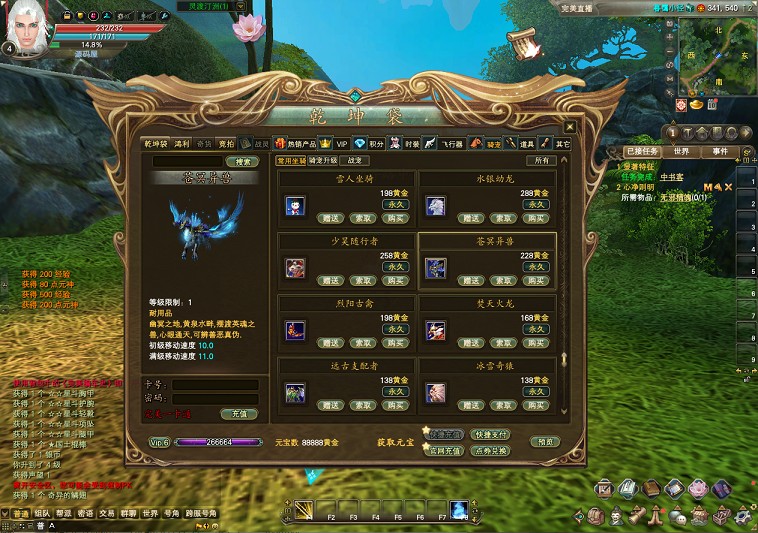Click the 卡号 card number field
Viewport: 758px width, 533px height.
(x=214, y=384)
